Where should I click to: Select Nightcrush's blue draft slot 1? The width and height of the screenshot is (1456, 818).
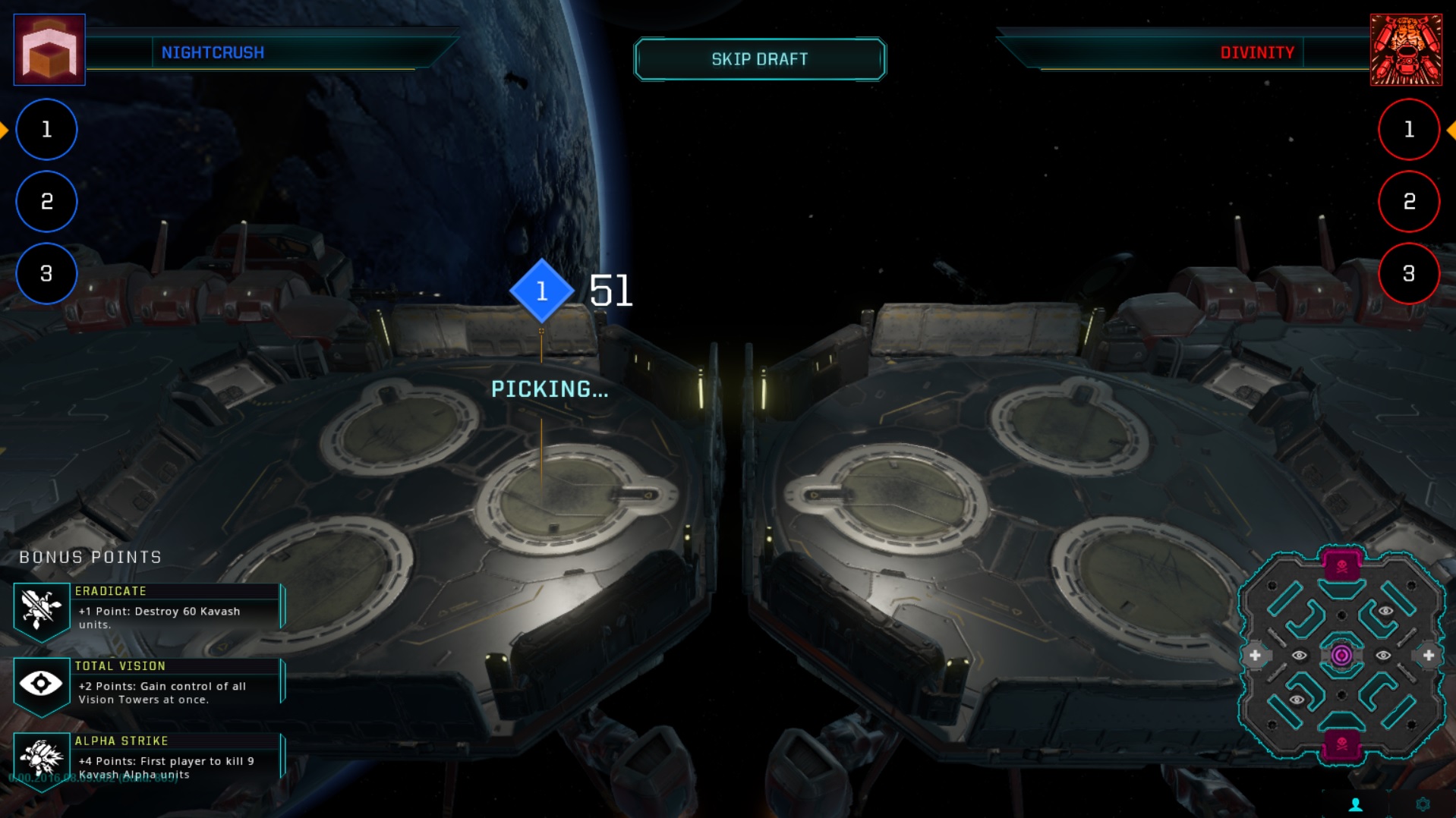(46, 130)
